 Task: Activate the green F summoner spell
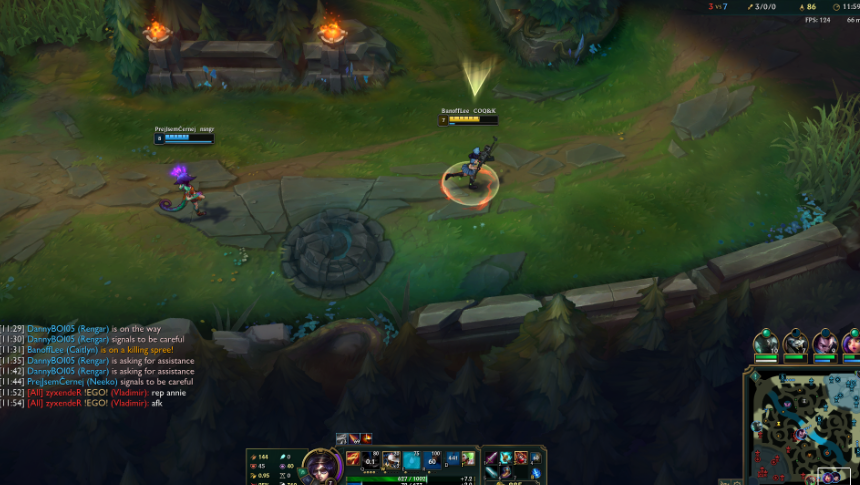pyautogui.click(x=468, y=459)
